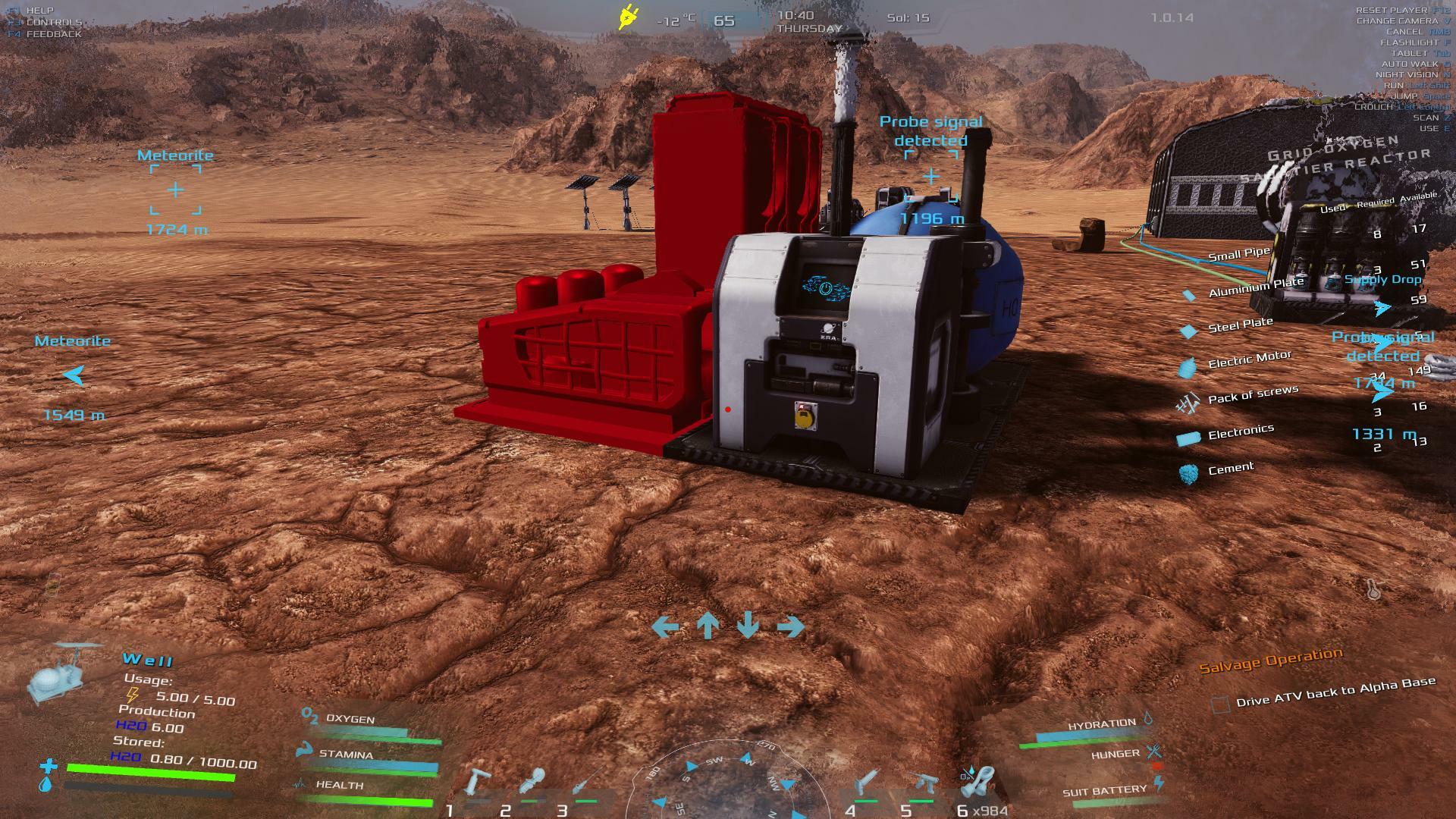Screen dimensions: 1456x819
Task: Select the Probe signal 1196 m waypoint marker
Action: (x=930, y=177)
